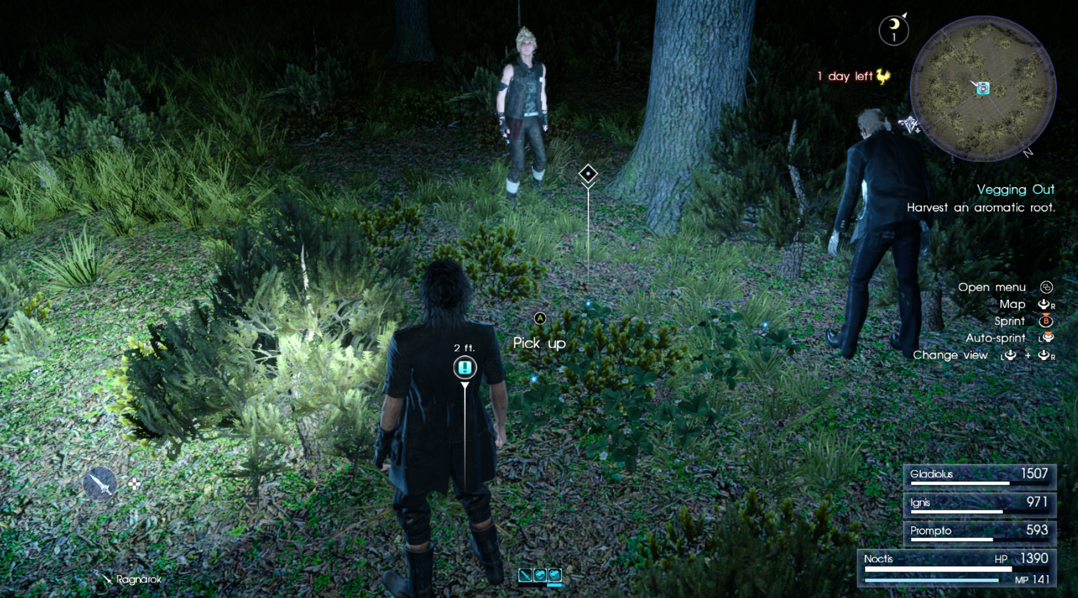Select the blue quest waypoint marker icon
Viewport: 1078px width, 598px height.
464,369
